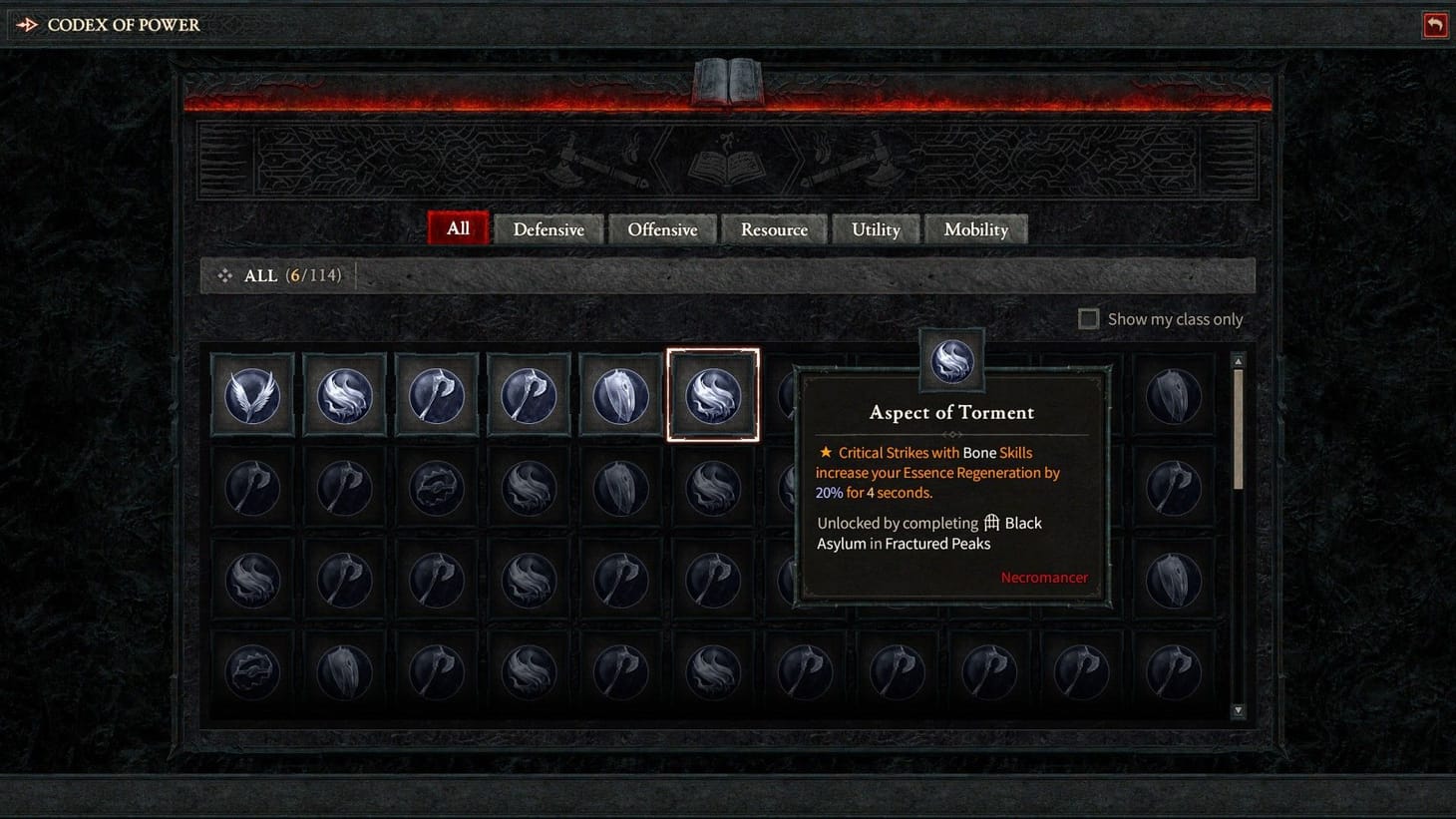Select the axe aspect icon in top row
Viewport: 1456px width, 819px height.
pos(436,394)
